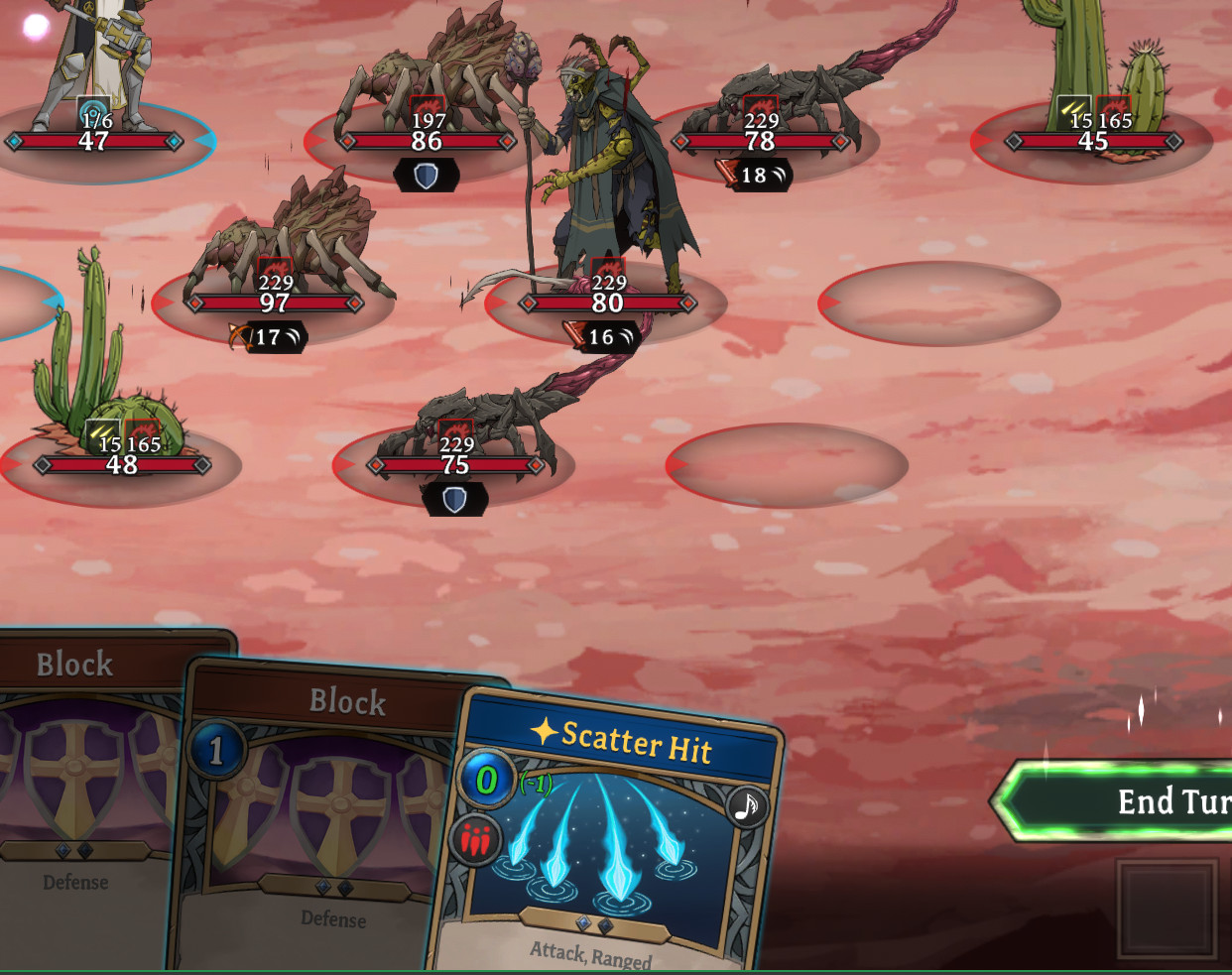Inspect the 18 damage attack intent icon
This screenshot has height=975, width=1232.
(754, 176)
